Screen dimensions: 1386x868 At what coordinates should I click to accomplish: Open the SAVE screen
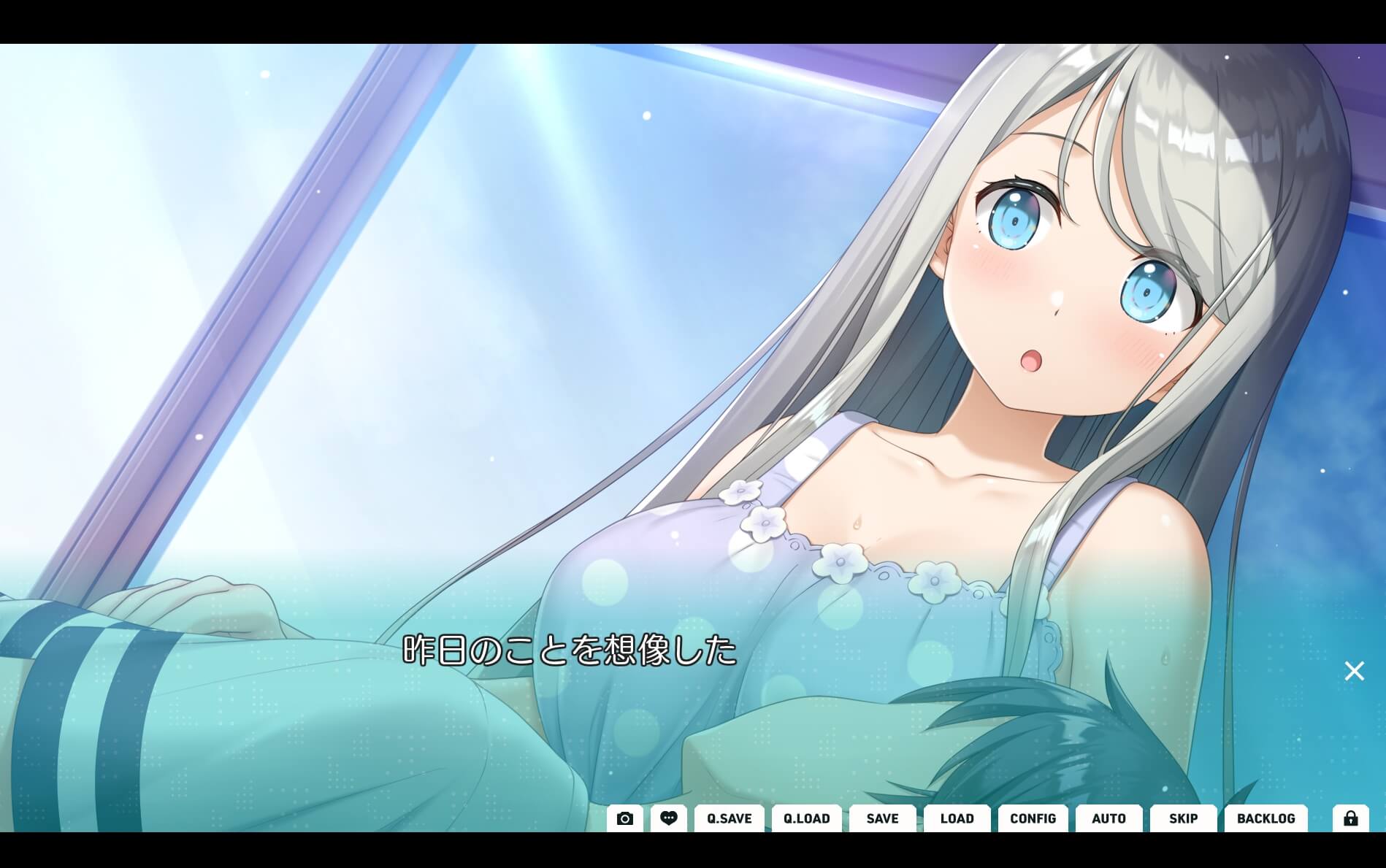click(x=882, y=818)
